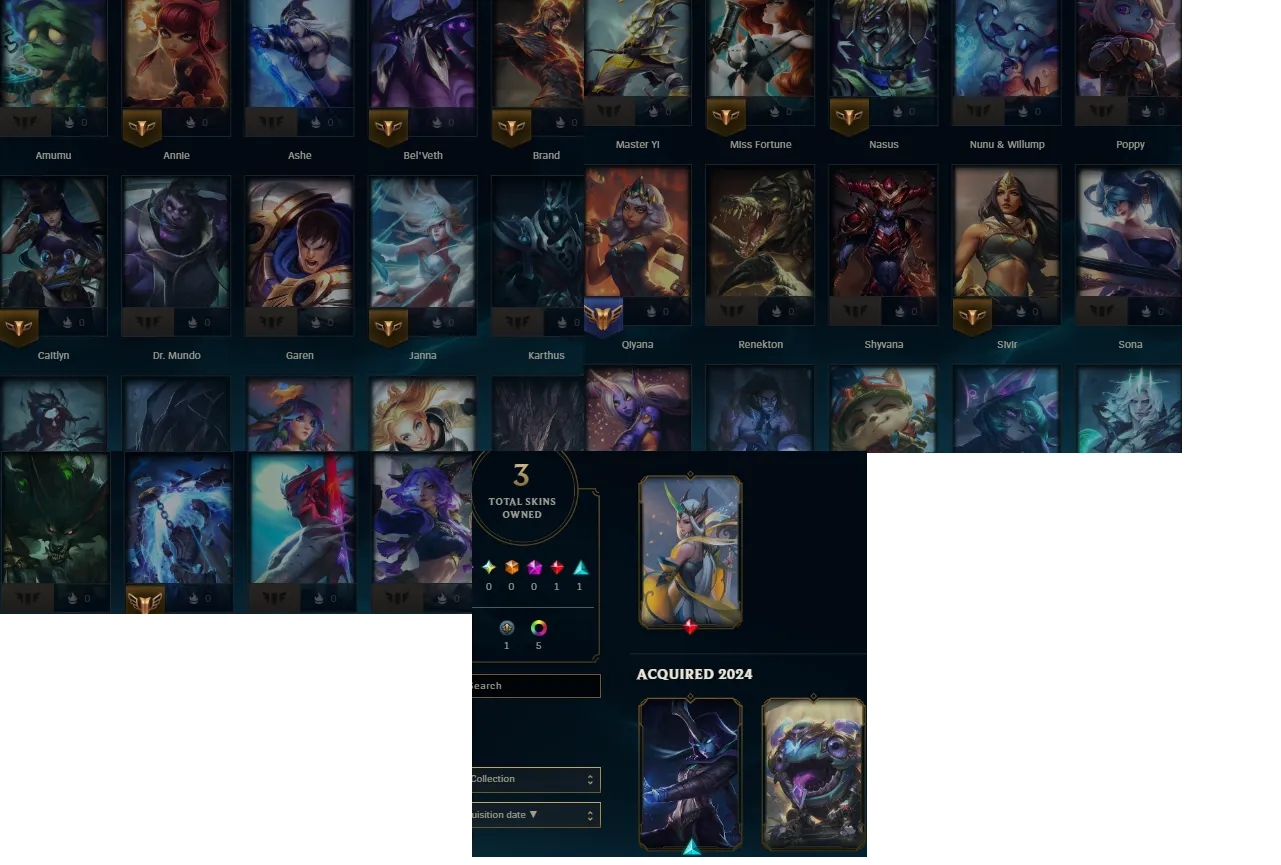Open the Collection sort dropdown
The height and width of the screenshot is (865, 1281).
pos(535,779)
